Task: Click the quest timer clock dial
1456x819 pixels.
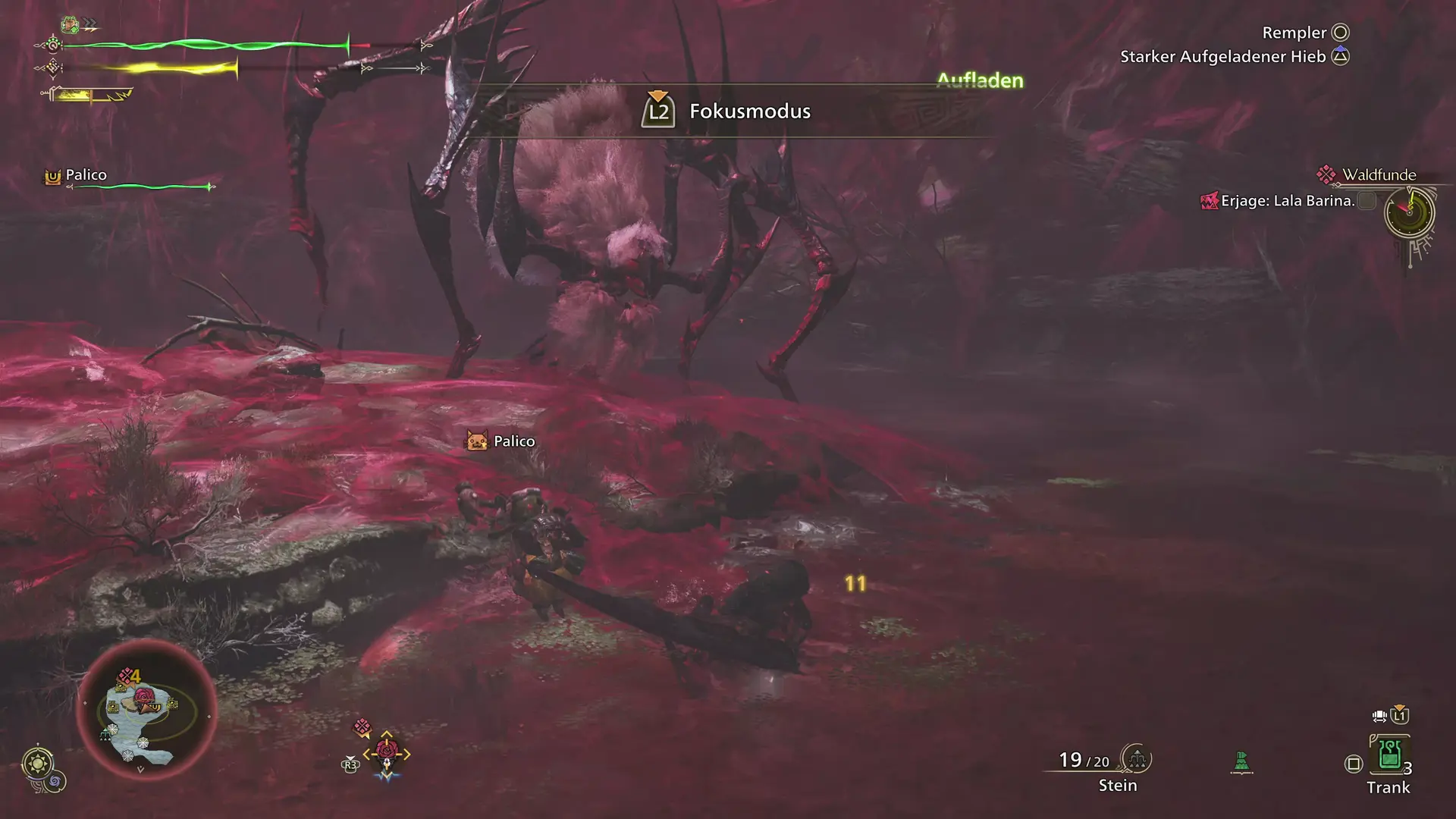Action: pyautogui.click(x=1409, y=213)
